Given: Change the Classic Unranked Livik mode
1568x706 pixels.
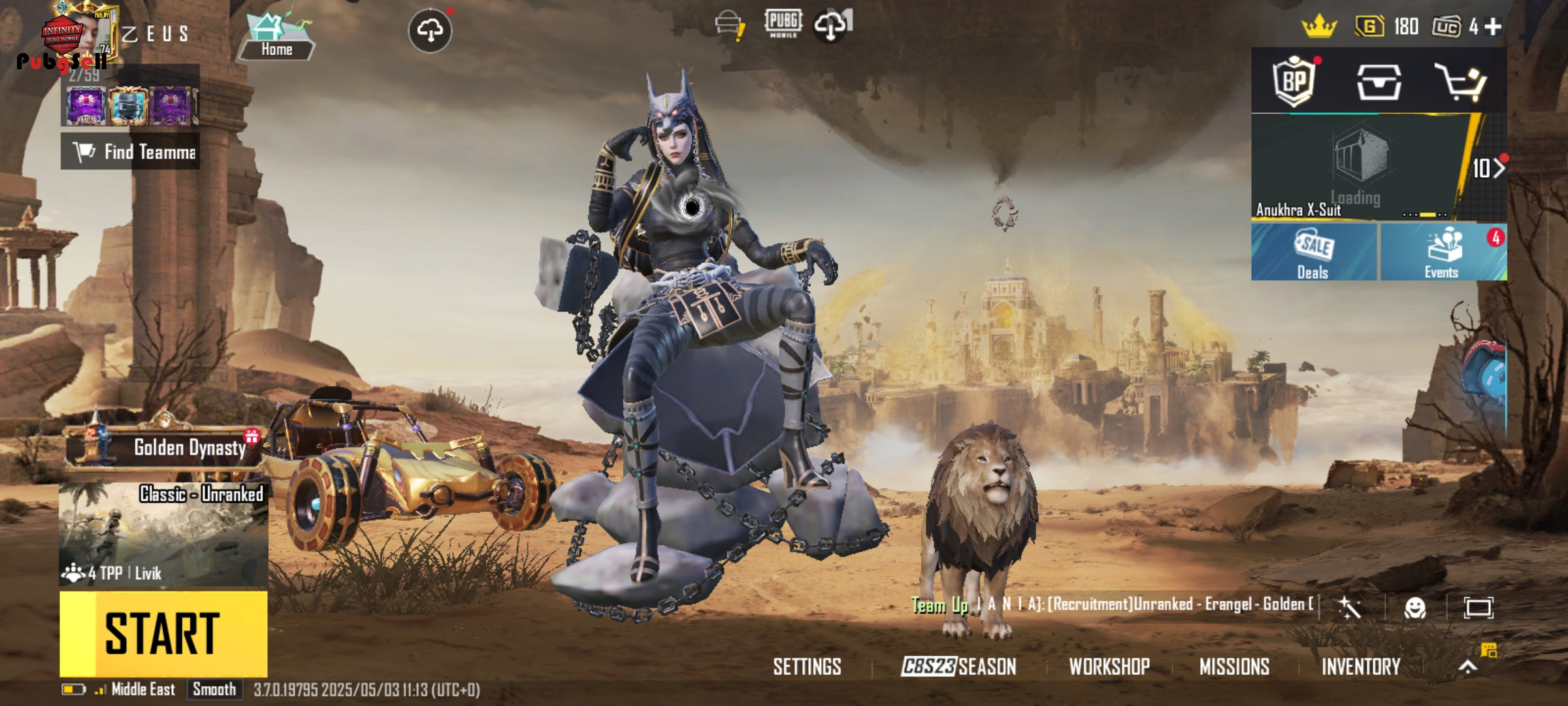Looking at the screenshot, I should point(163,533).
